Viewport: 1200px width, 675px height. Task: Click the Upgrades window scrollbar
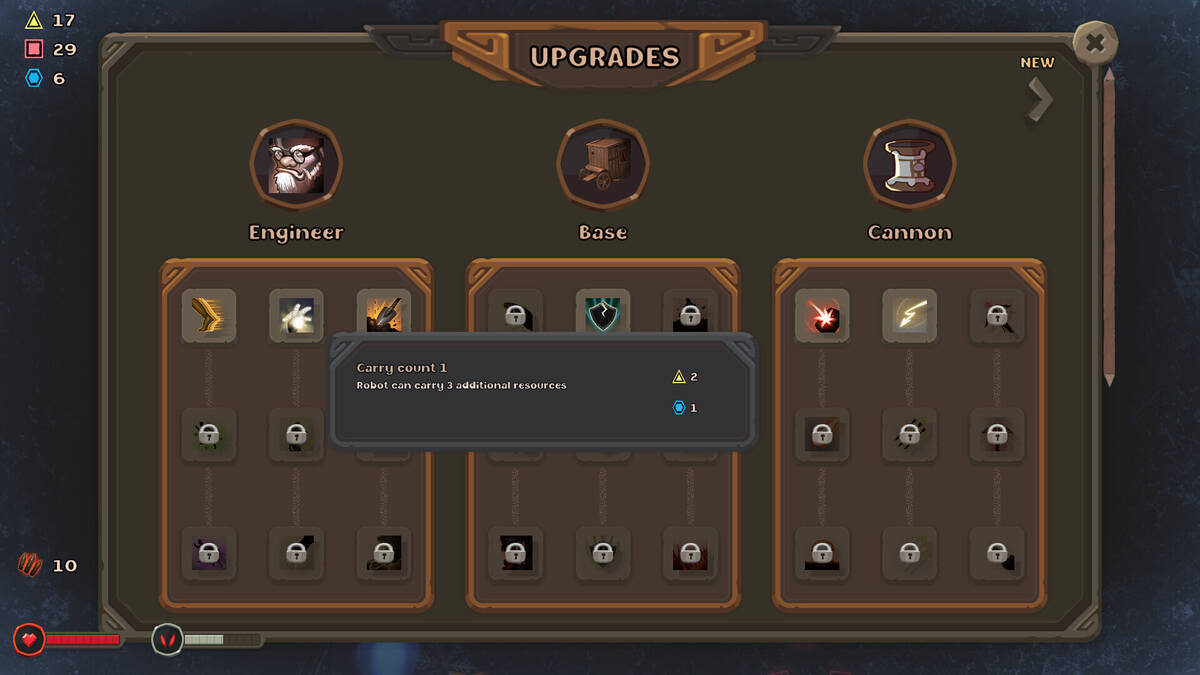pyautogui.click(x=1108, y=225)
